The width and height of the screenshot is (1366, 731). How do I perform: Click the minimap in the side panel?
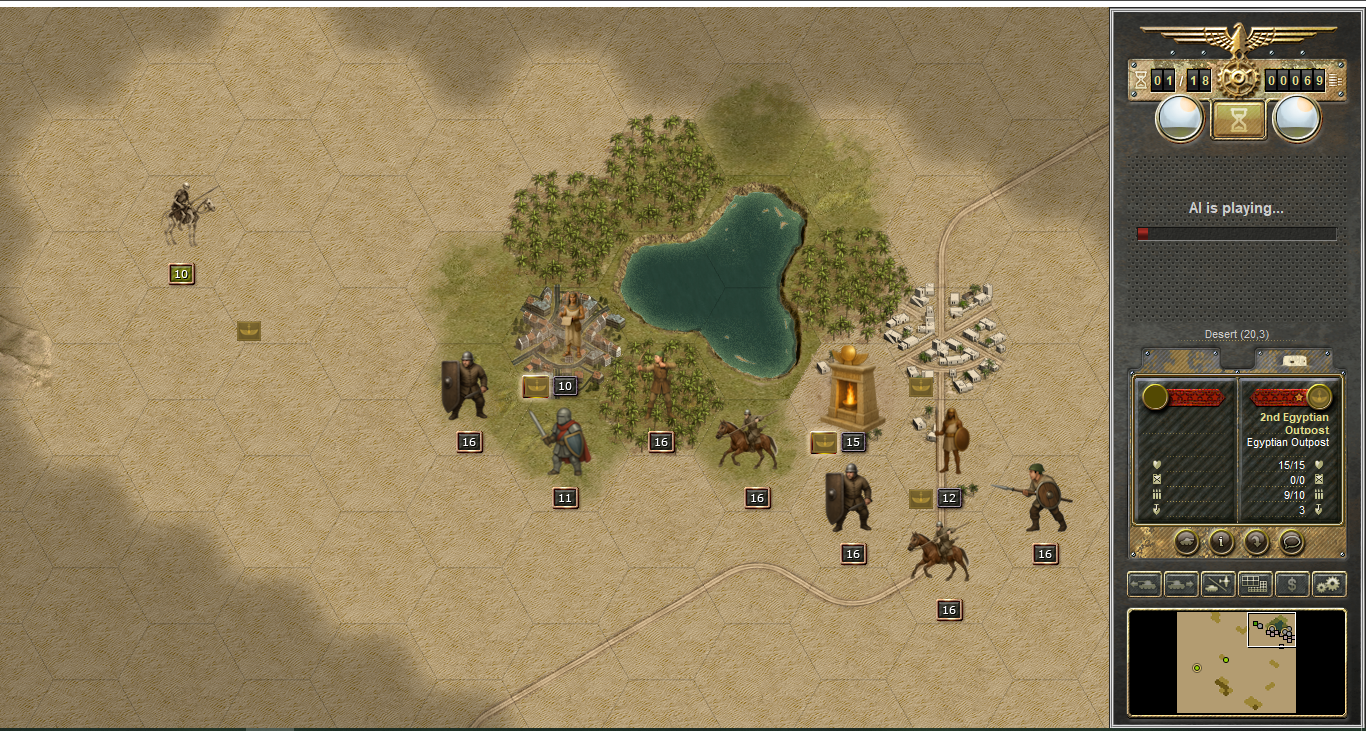pyautogui.click(x=1236, y=662)
